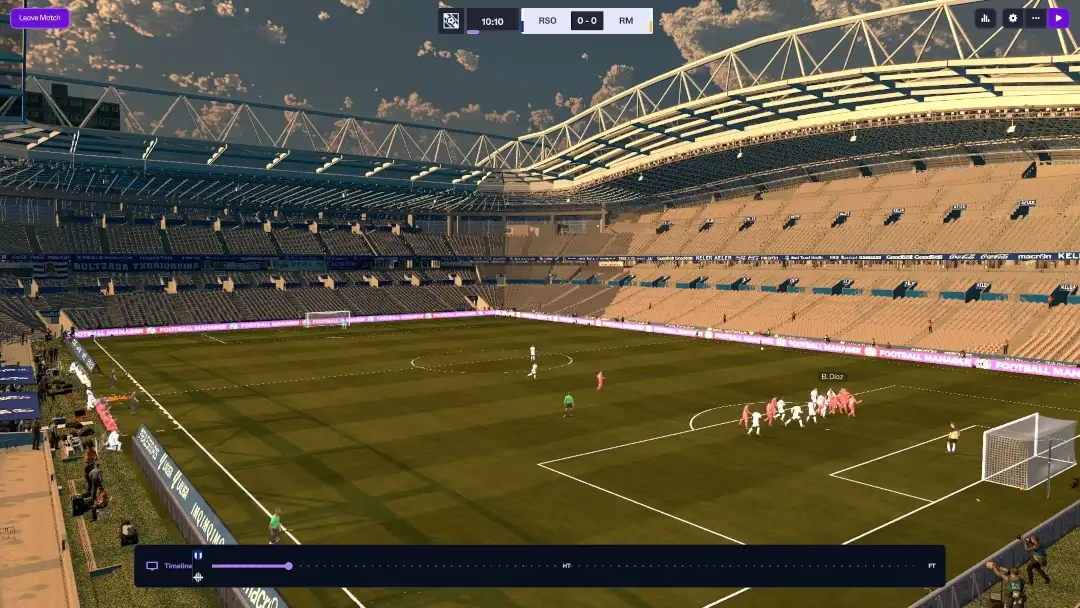Toggle the Timeline display icon
The image size is (1080, 608).
[152, 566]
